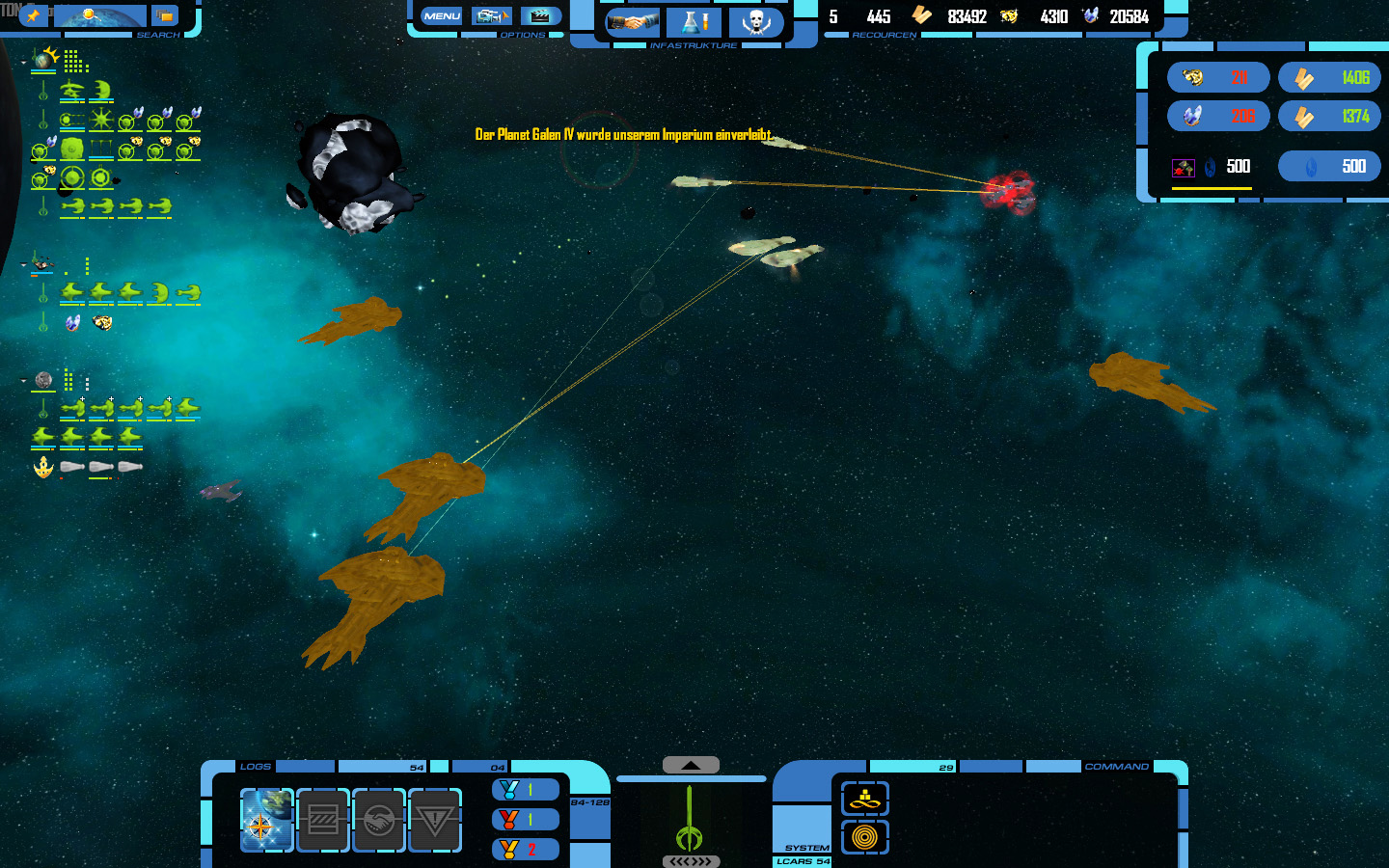Click the orange folders icon

[165, 15]
